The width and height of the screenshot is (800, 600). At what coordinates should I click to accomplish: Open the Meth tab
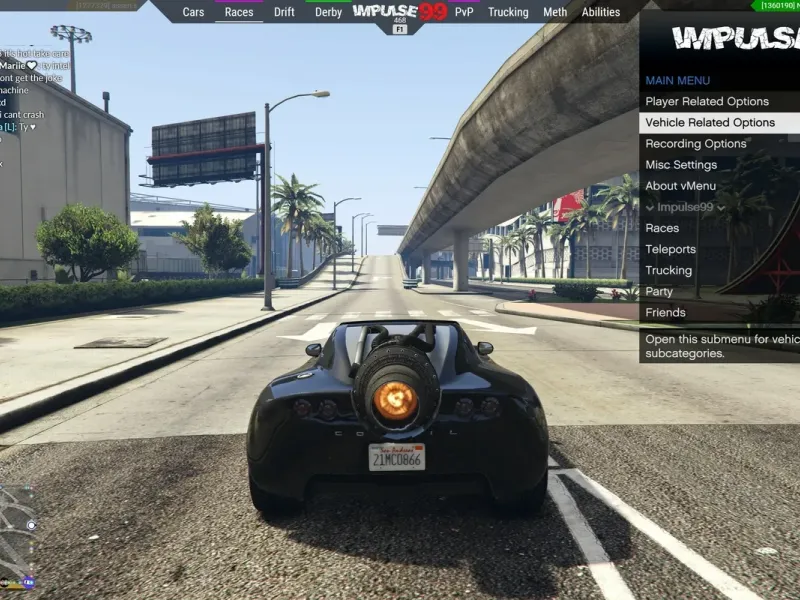pos(555,12)
